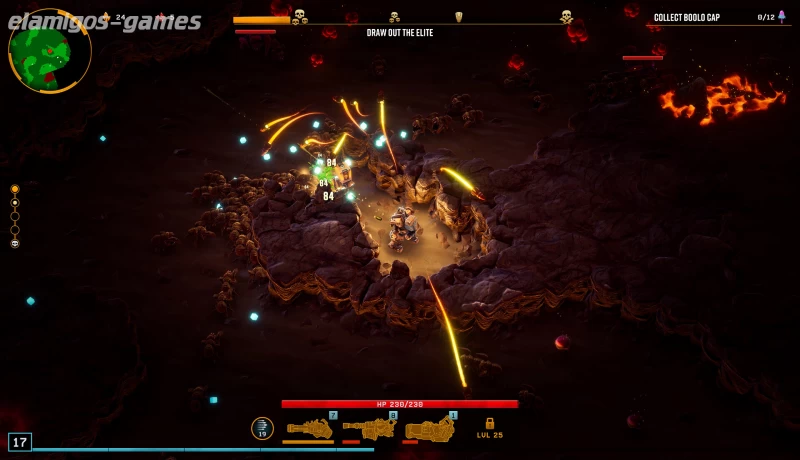Viewport: 800px width, 460px height.
Task: Click the shield marker on the wave bar
Action: tap(459, 17)
